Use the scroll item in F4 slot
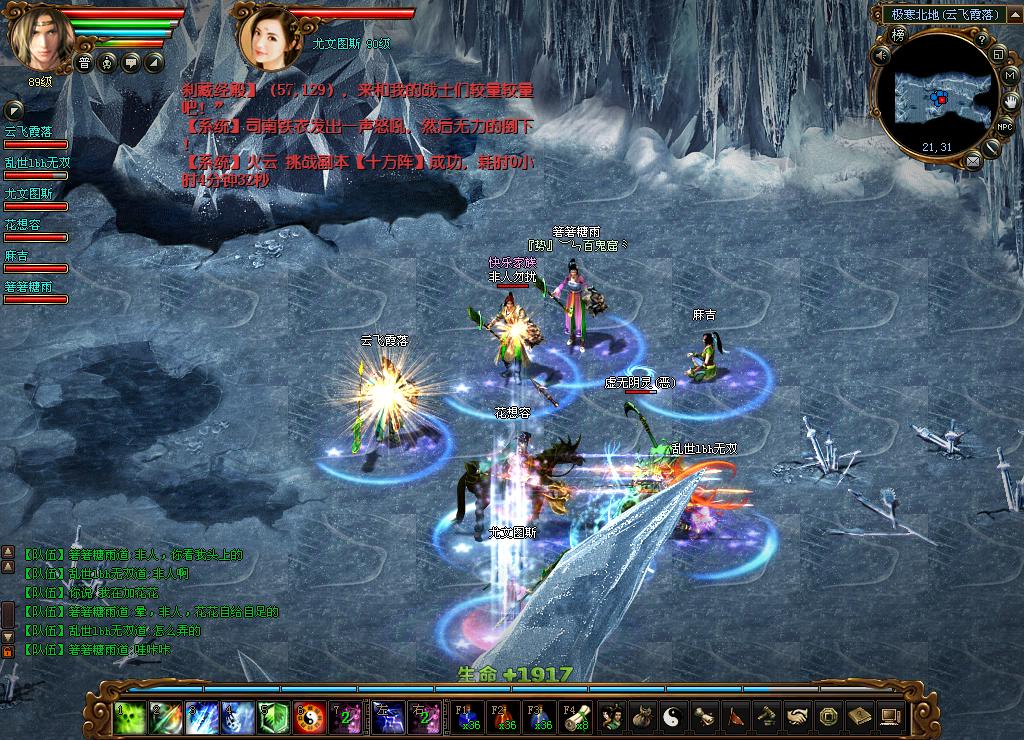Screen dimensions: 1024x740 [575, 716]
